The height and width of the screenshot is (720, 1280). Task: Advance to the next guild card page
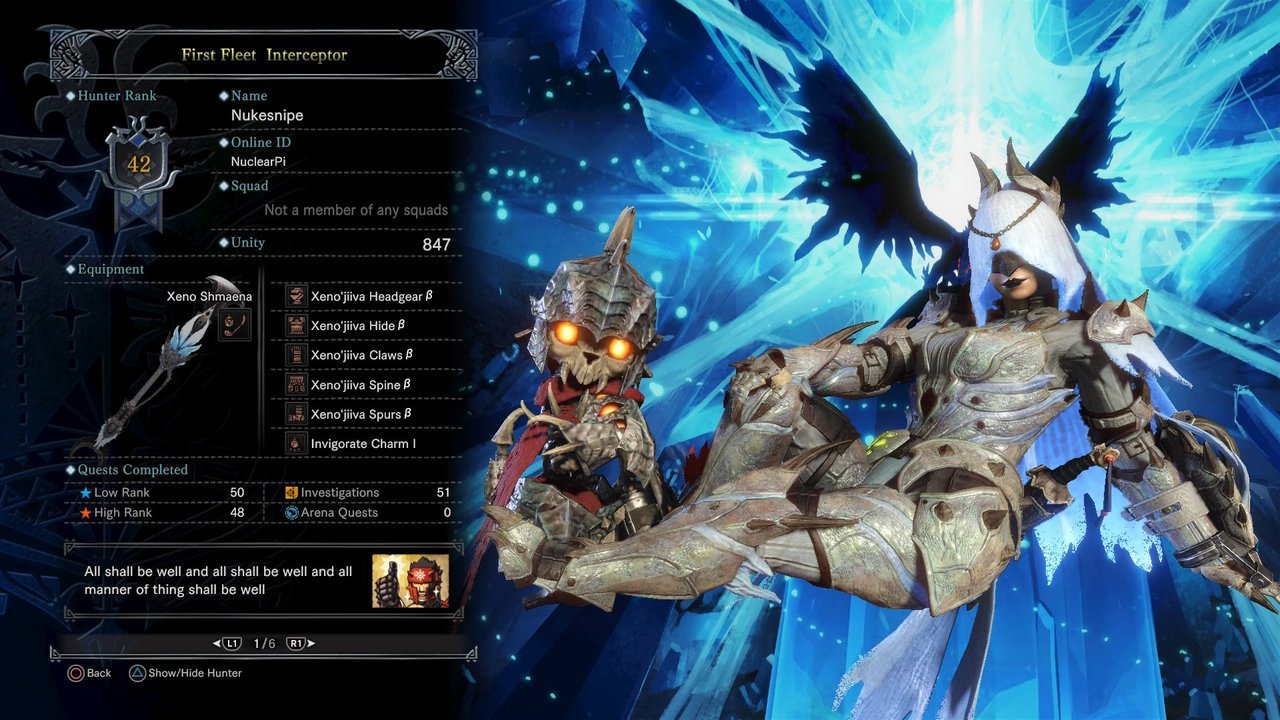tap(296, 643)
